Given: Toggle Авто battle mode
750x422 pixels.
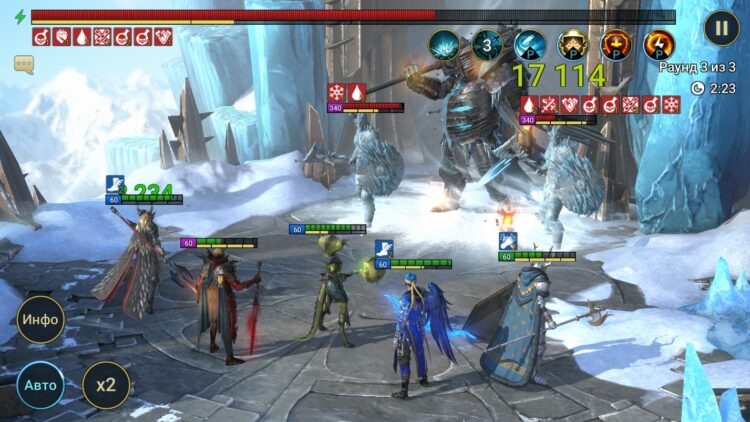Looking at the screenshot, I should 41,385.
